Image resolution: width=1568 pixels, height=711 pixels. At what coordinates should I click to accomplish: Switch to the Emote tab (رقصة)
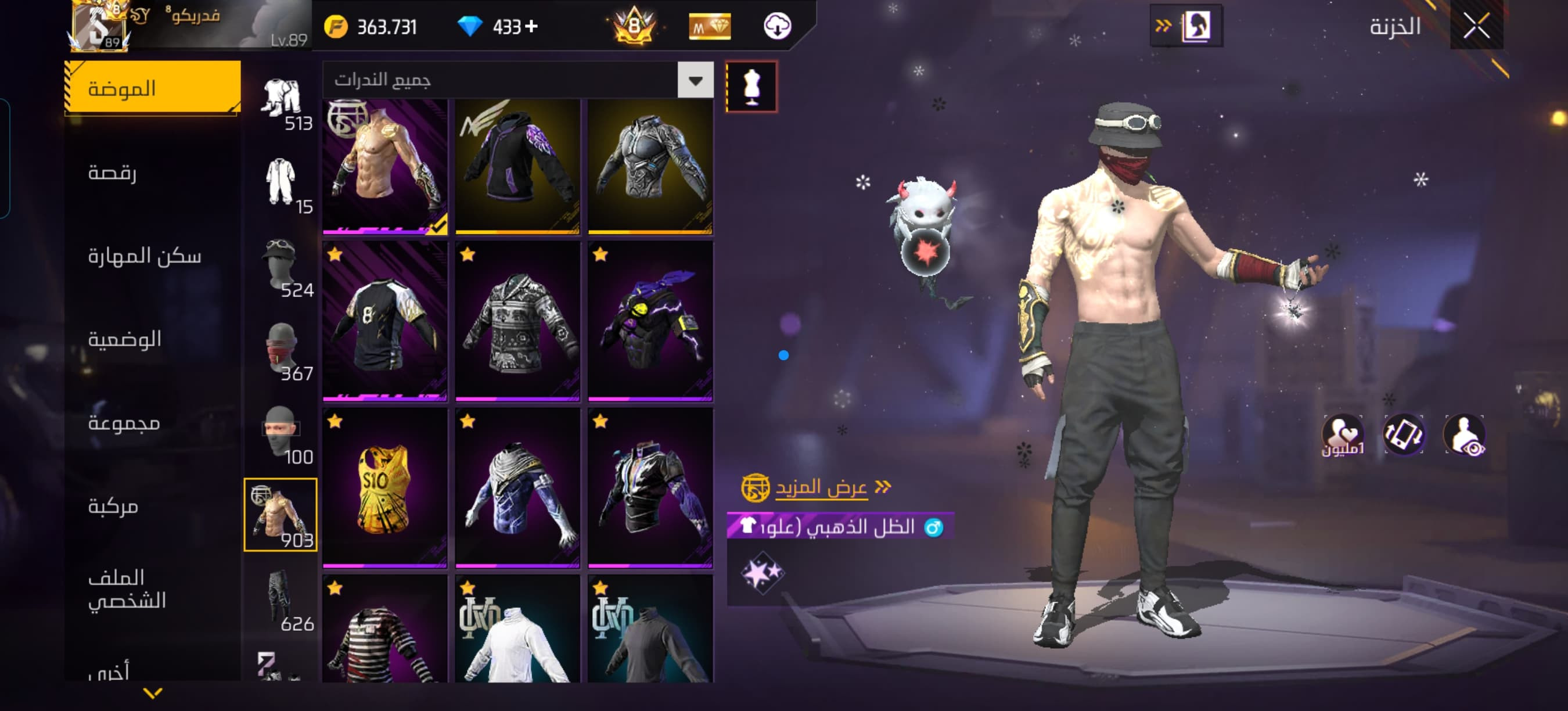pyautogui.click(x=113, y=173)
